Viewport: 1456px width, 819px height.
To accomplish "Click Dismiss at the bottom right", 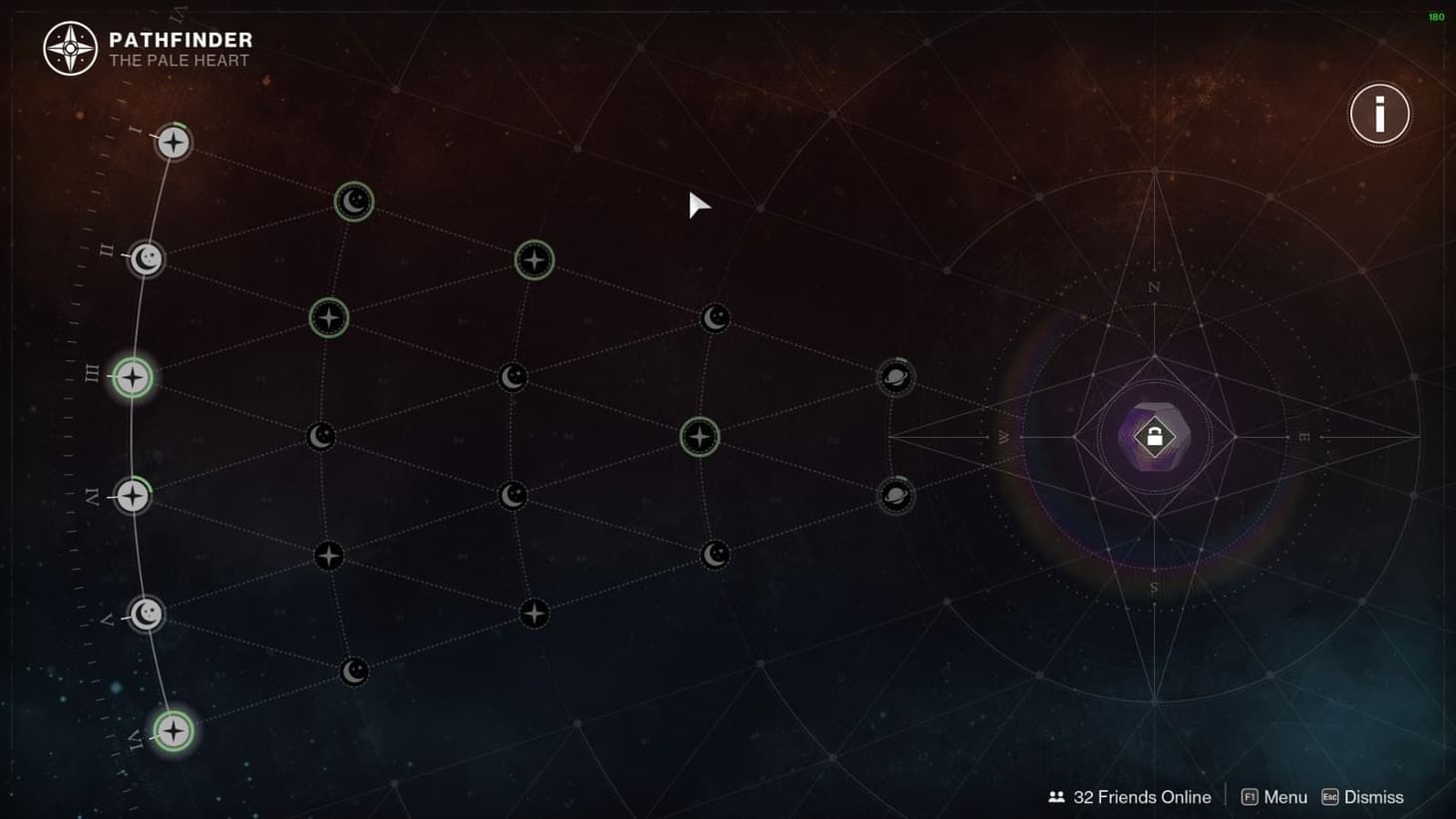I will pyautogui.click(x=1373, y=797).
